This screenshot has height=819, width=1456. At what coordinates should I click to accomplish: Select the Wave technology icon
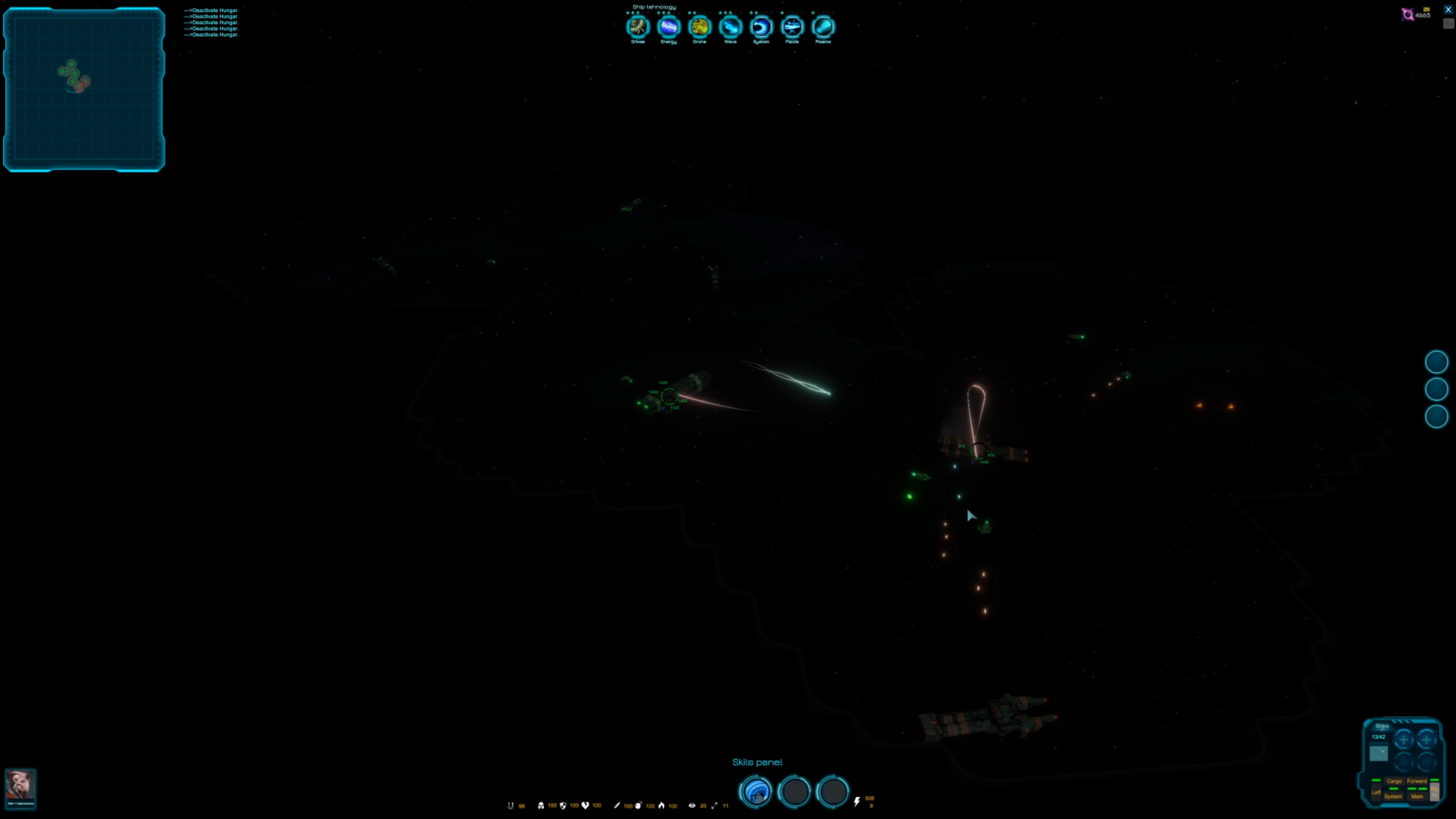730,27
